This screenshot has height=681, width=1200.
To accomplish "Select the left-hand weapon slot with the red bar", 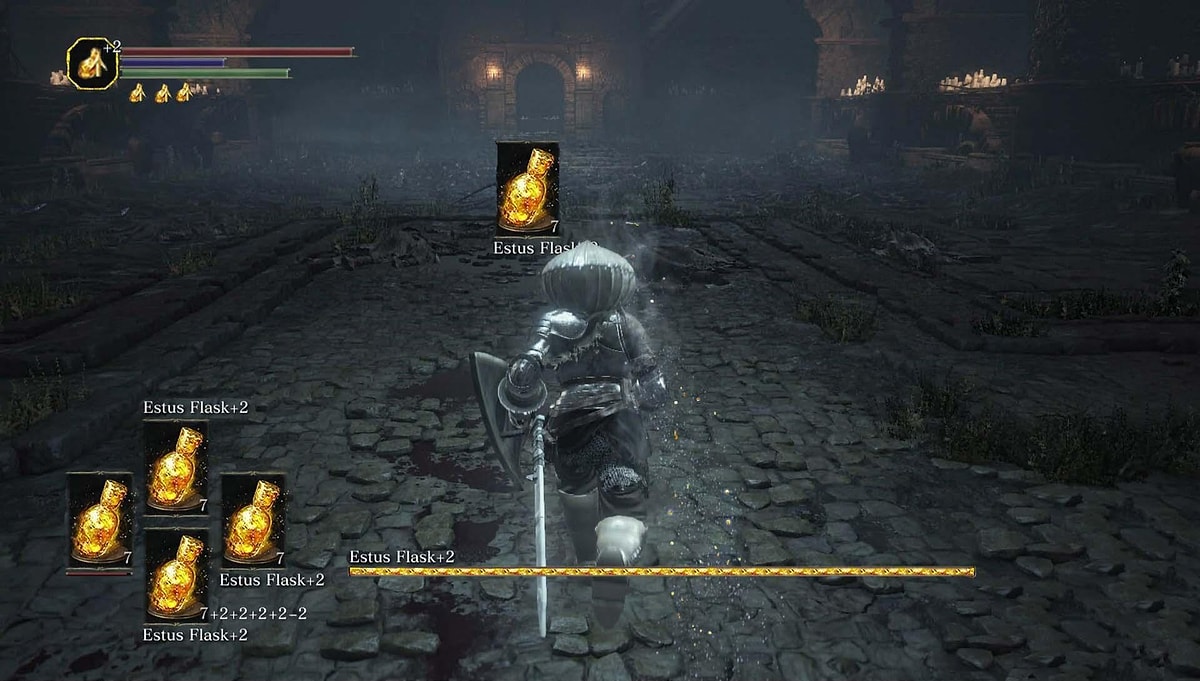I will click(99, 520).
